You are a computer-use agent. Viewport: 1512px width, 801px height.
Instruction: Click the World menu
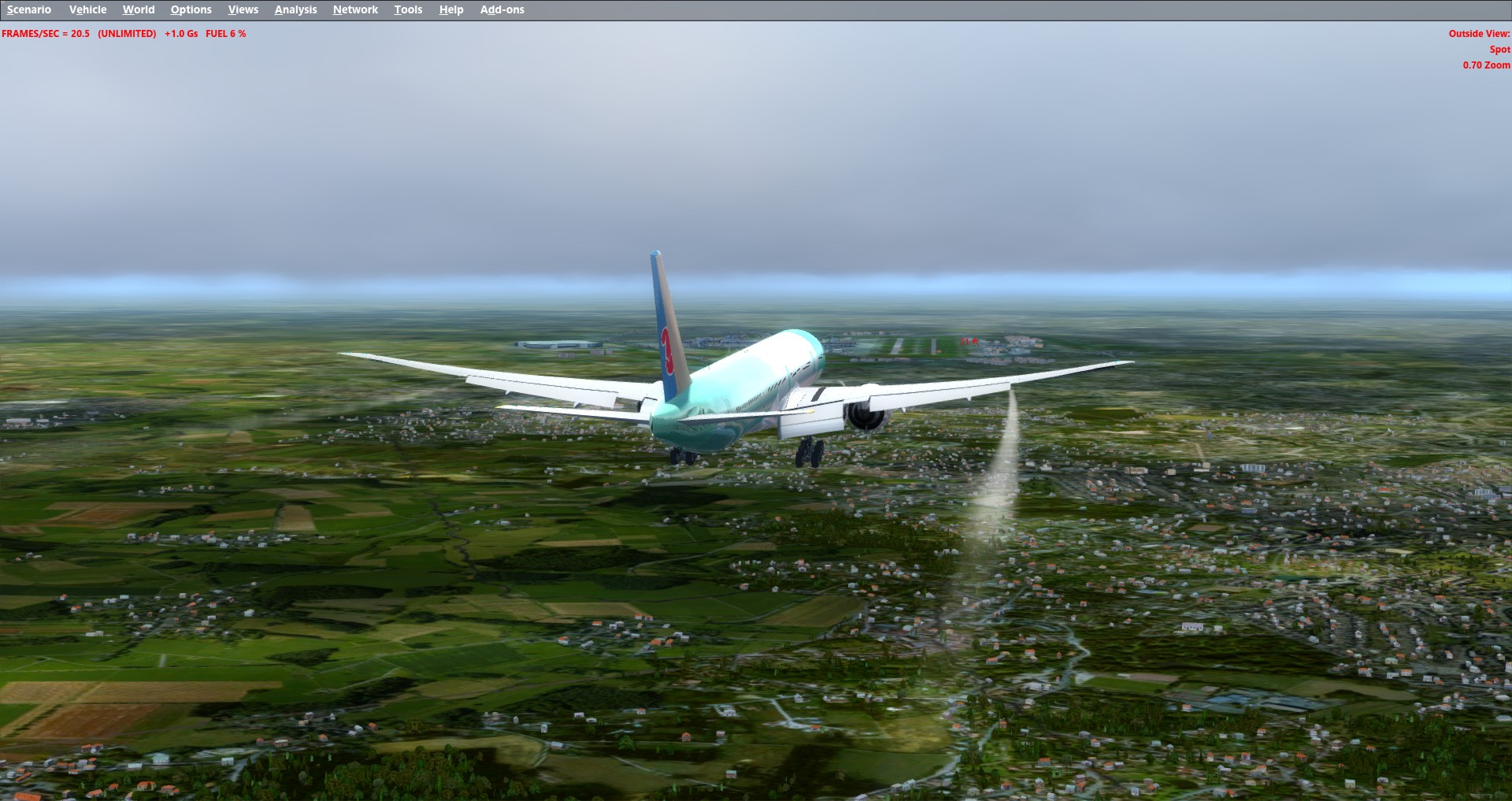[139, 9]
